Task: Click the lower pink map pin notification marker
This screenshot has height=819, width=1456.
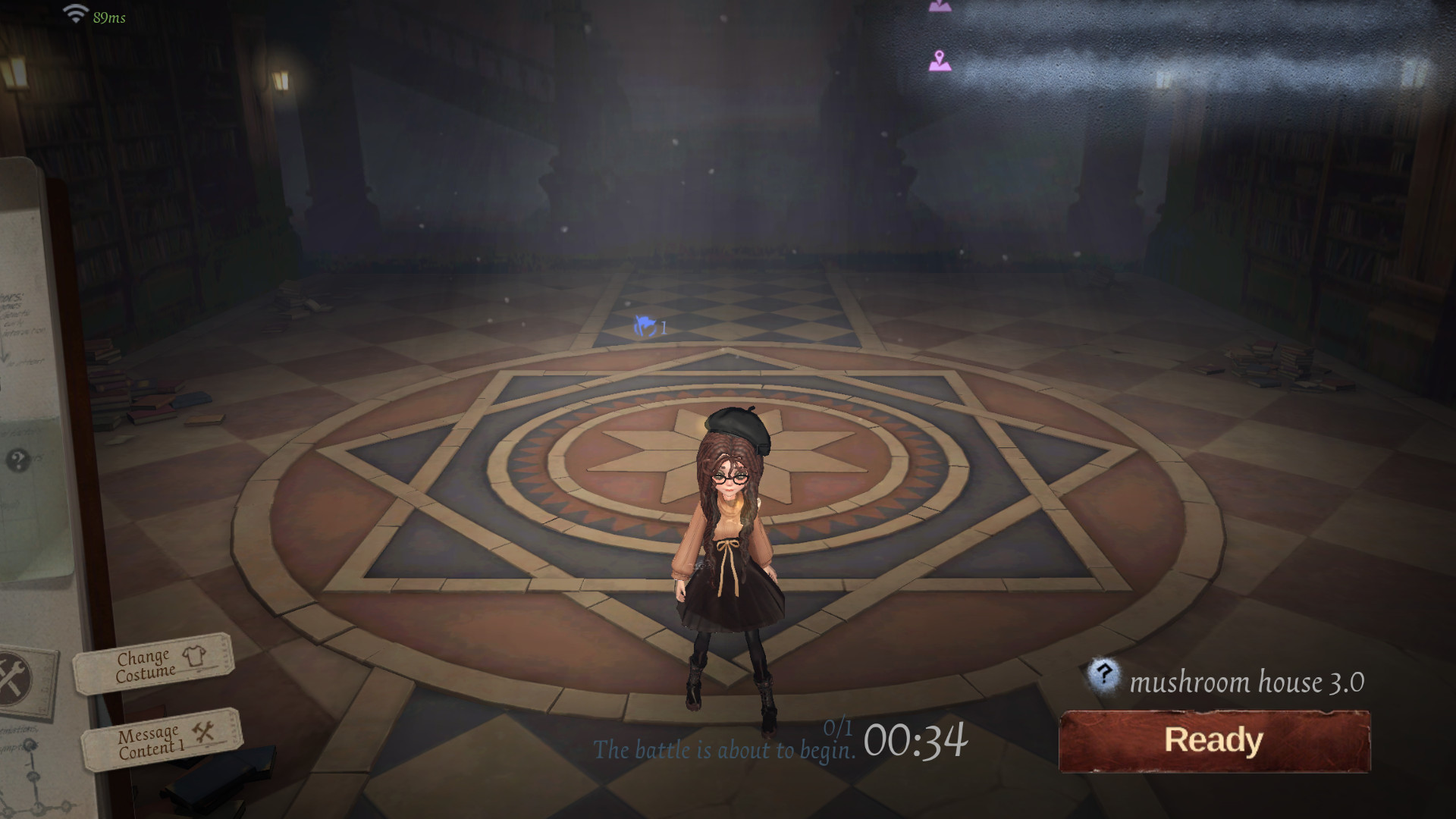Action: point(939,59)
